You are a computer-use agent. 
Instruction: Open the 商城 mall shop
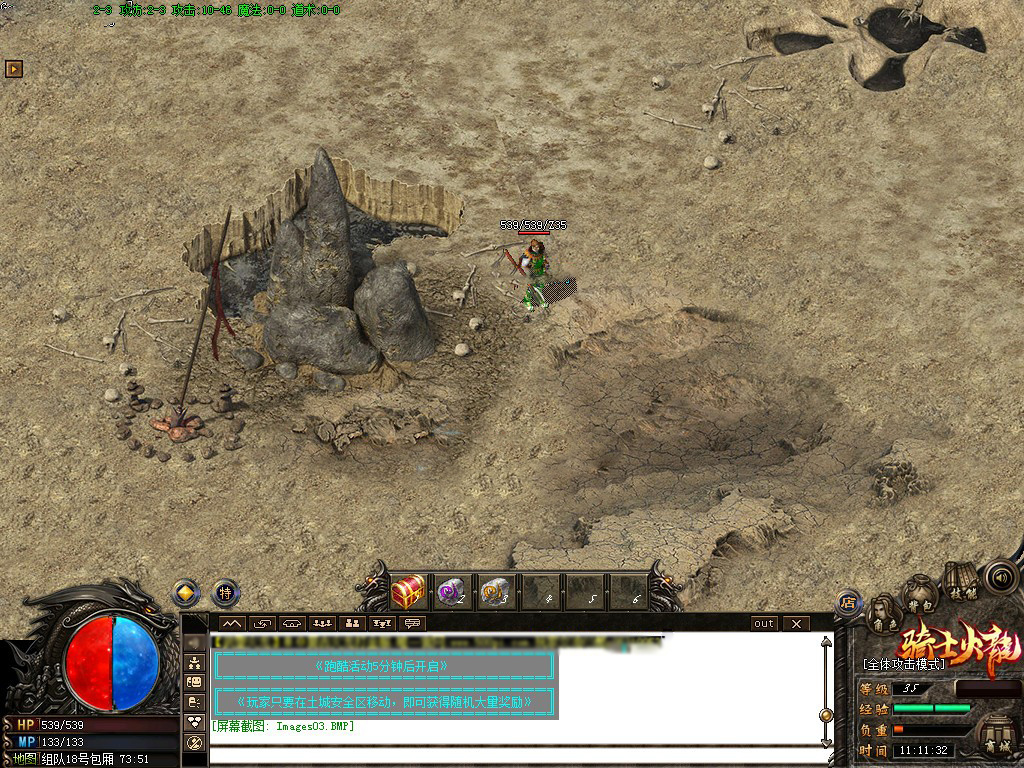coord(996,735)
